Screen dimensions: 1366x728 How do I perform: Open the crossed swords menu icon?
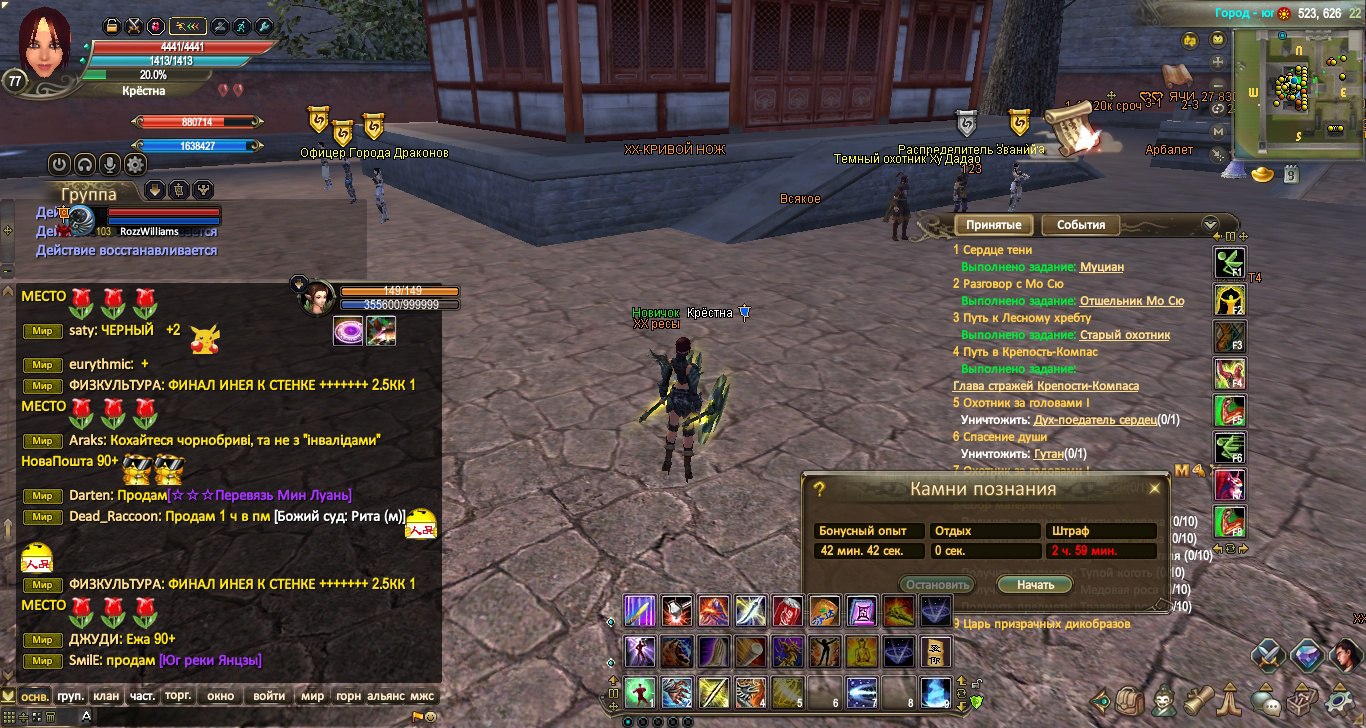click(1270, 656)
